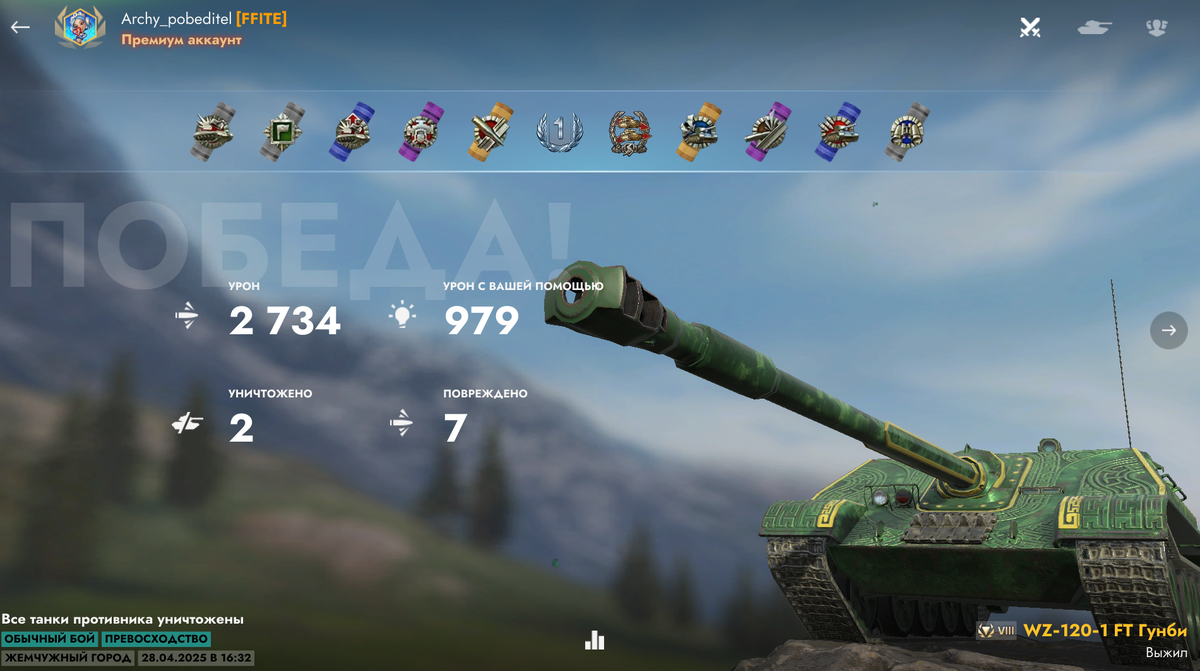Click the WZ-120-1 FT Гунби tank name

coord(1104,631)
